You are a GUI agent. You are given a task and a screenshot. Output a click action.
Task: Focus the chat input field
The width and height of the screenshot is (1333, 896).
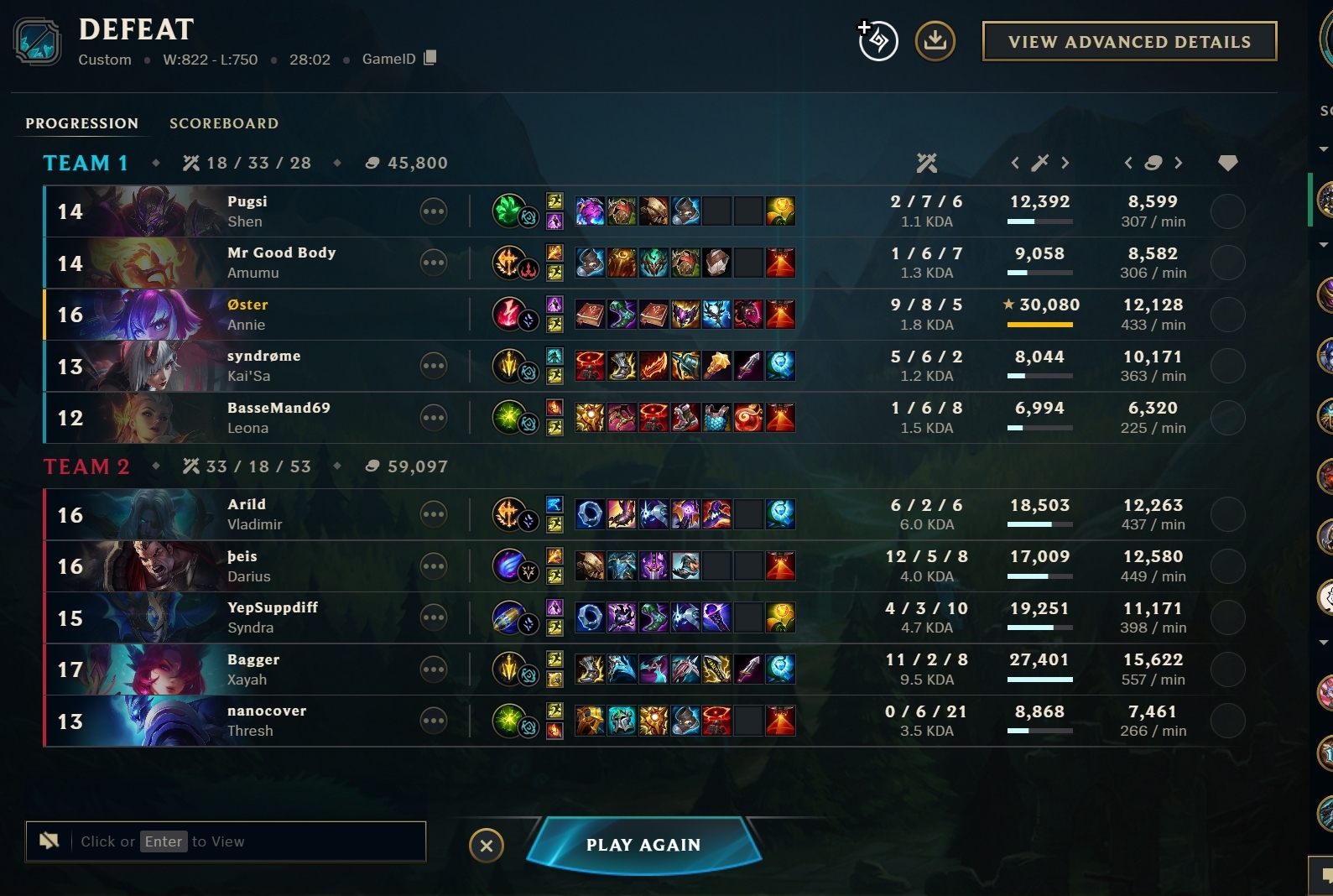pyautogui.click(x=243, y=841)
